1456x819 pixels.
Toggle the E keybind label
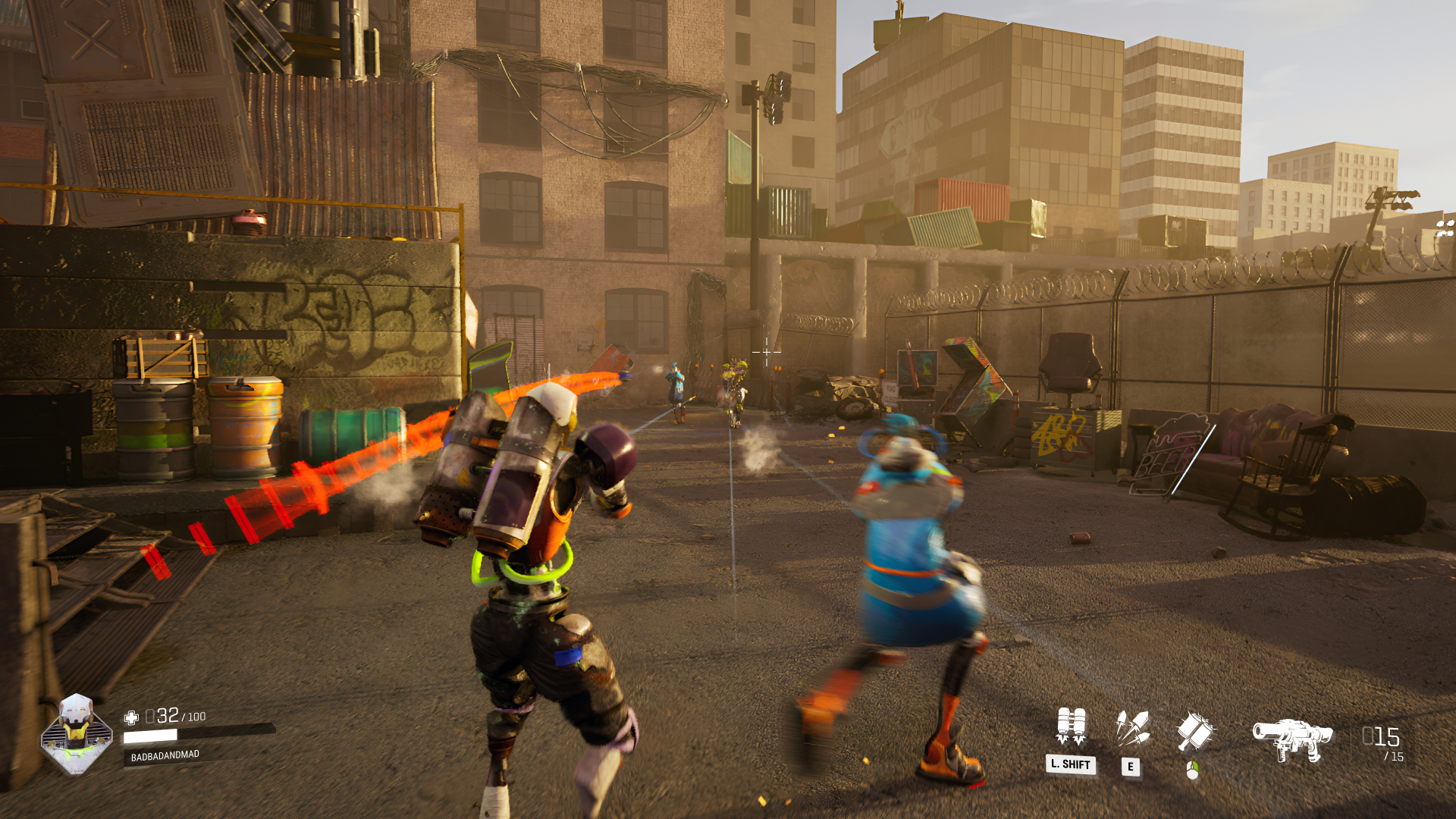1131,767
